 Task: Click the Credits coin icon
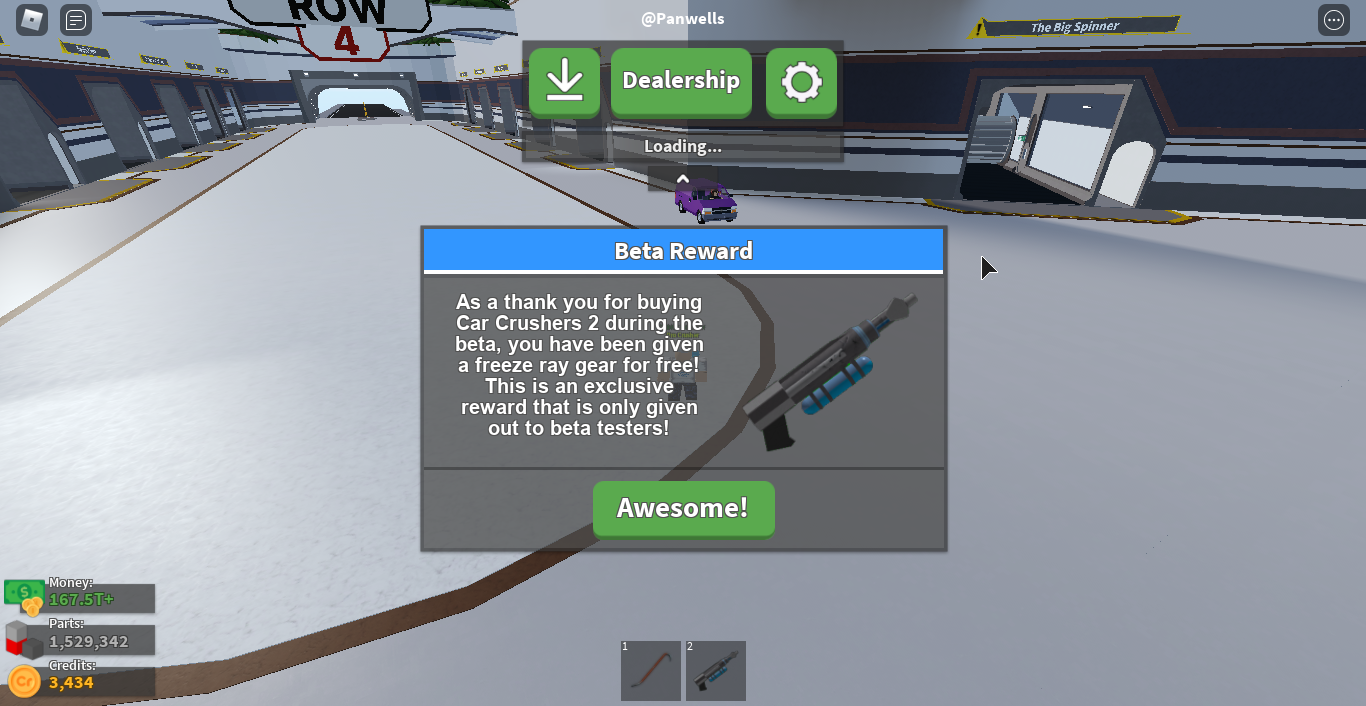24,682
